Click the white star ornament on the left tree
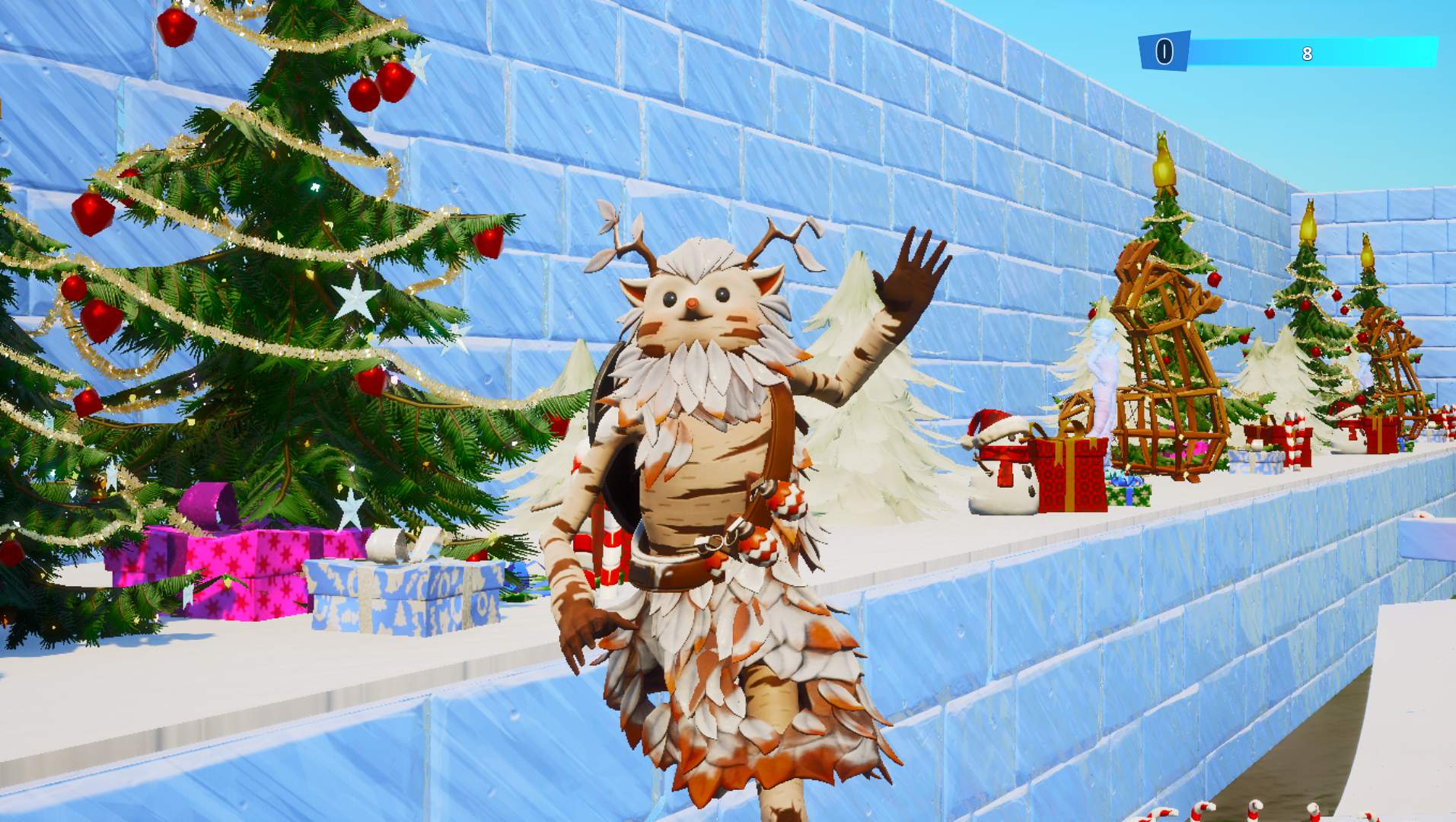1456x822 pixels. pos(355,298)
